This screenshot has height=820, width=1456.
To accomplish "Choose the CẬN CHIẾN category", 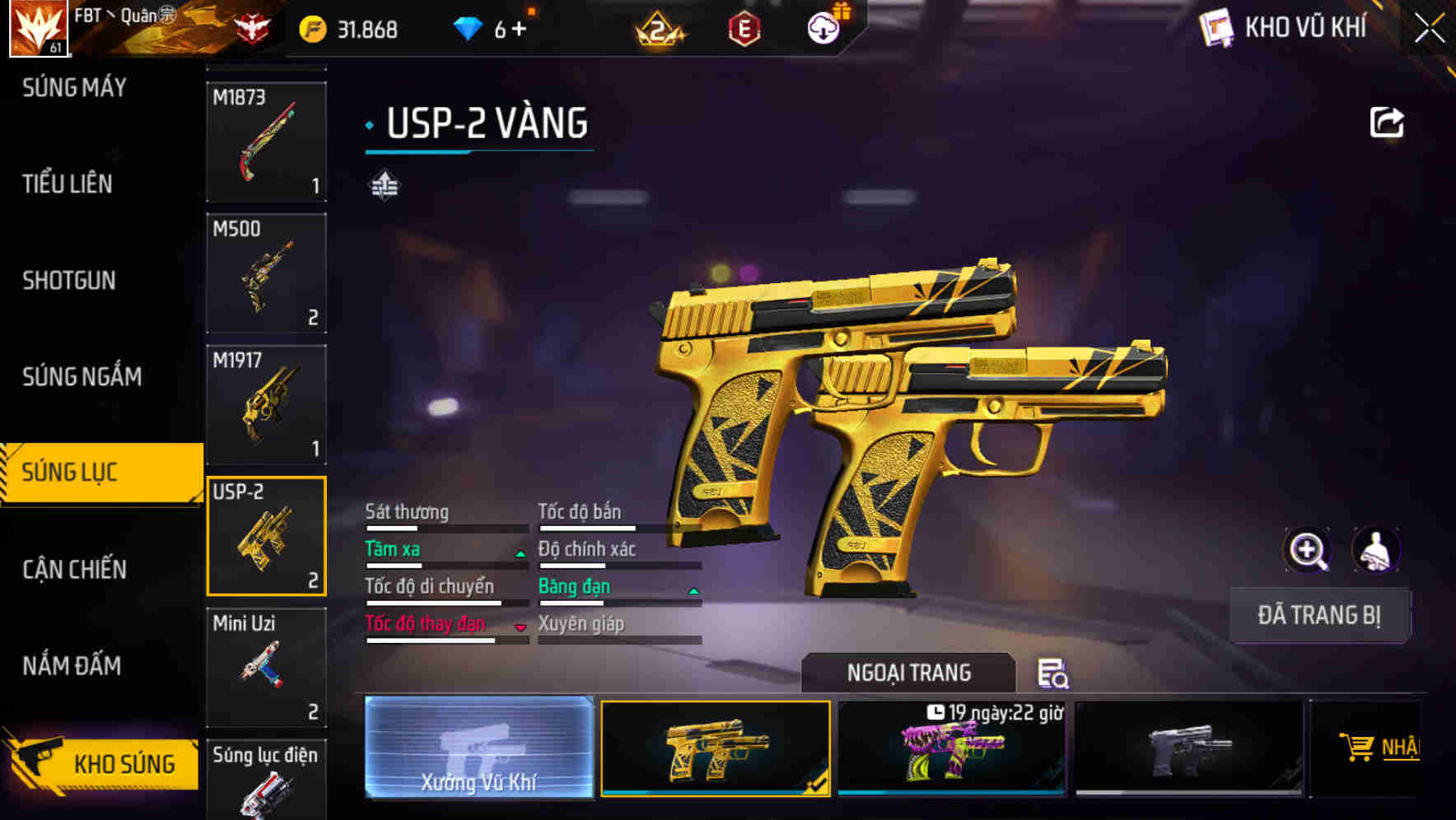I will (x=74, y=569).
